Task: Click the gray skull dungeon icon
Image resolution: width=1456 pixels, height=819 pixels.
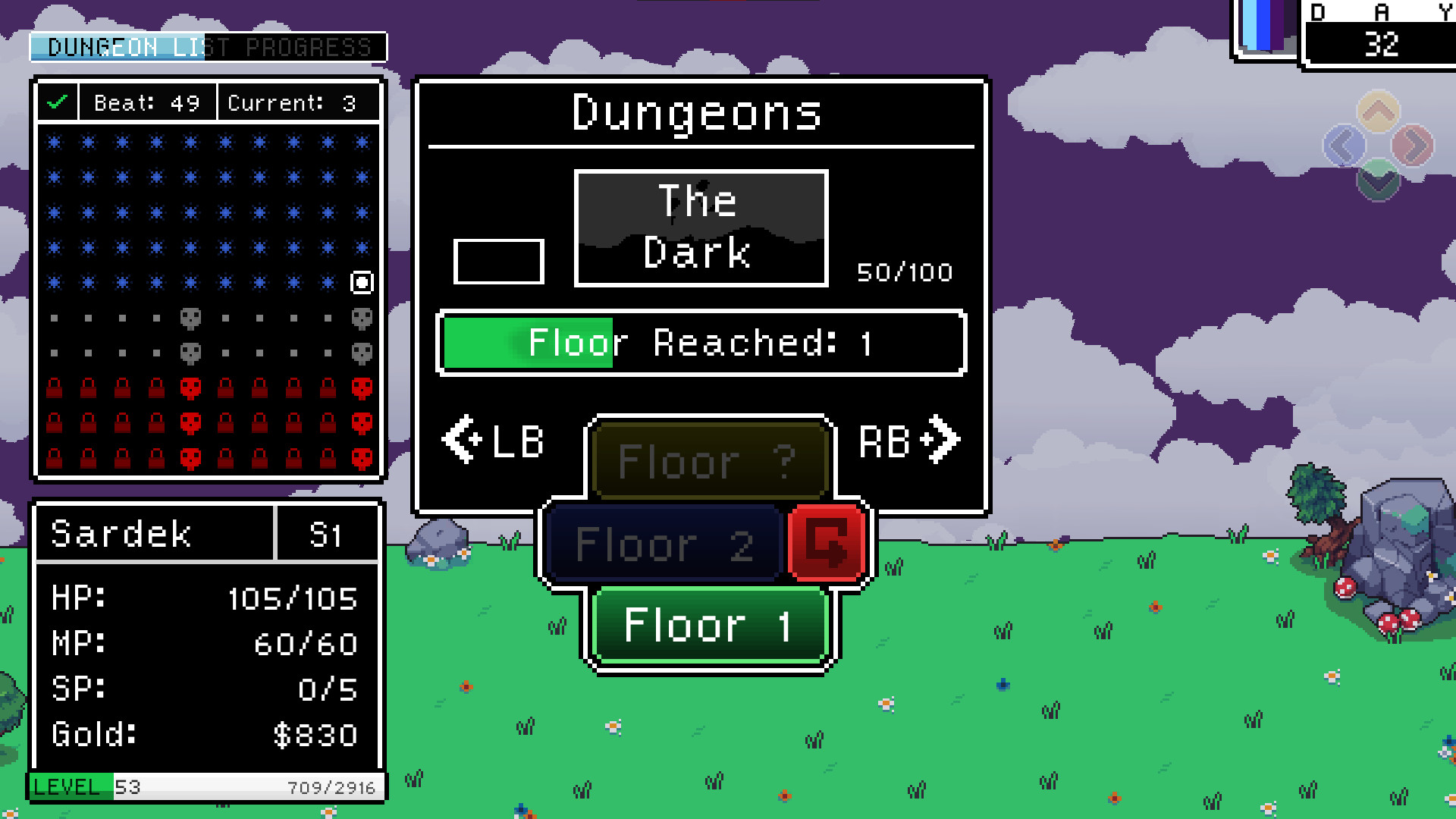Action: 192,319
